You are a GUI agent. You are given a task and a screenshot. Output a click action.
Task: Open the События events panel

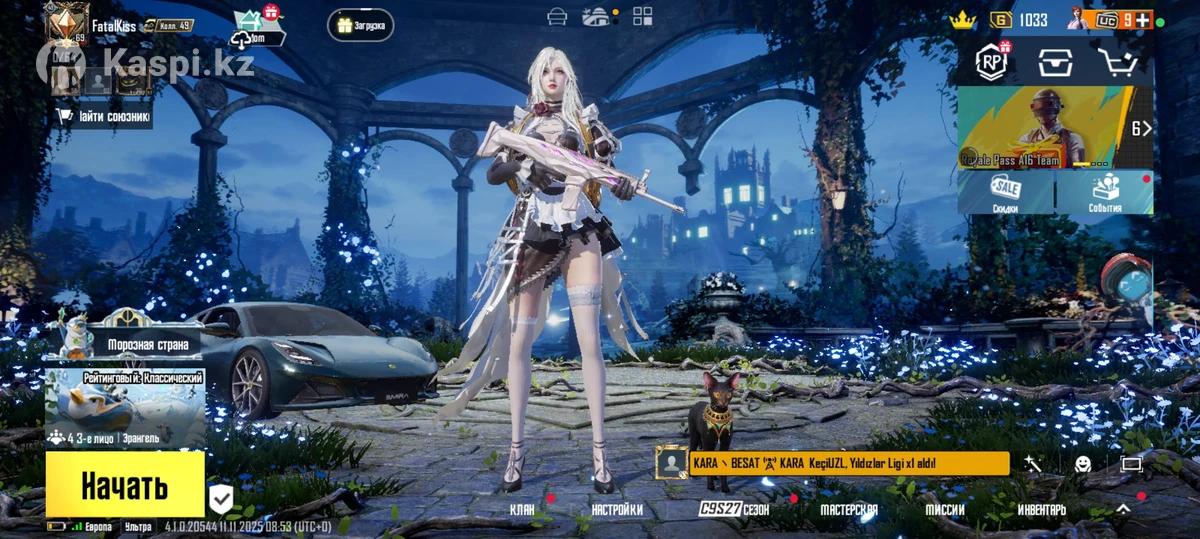click(x=1104, y=191)
